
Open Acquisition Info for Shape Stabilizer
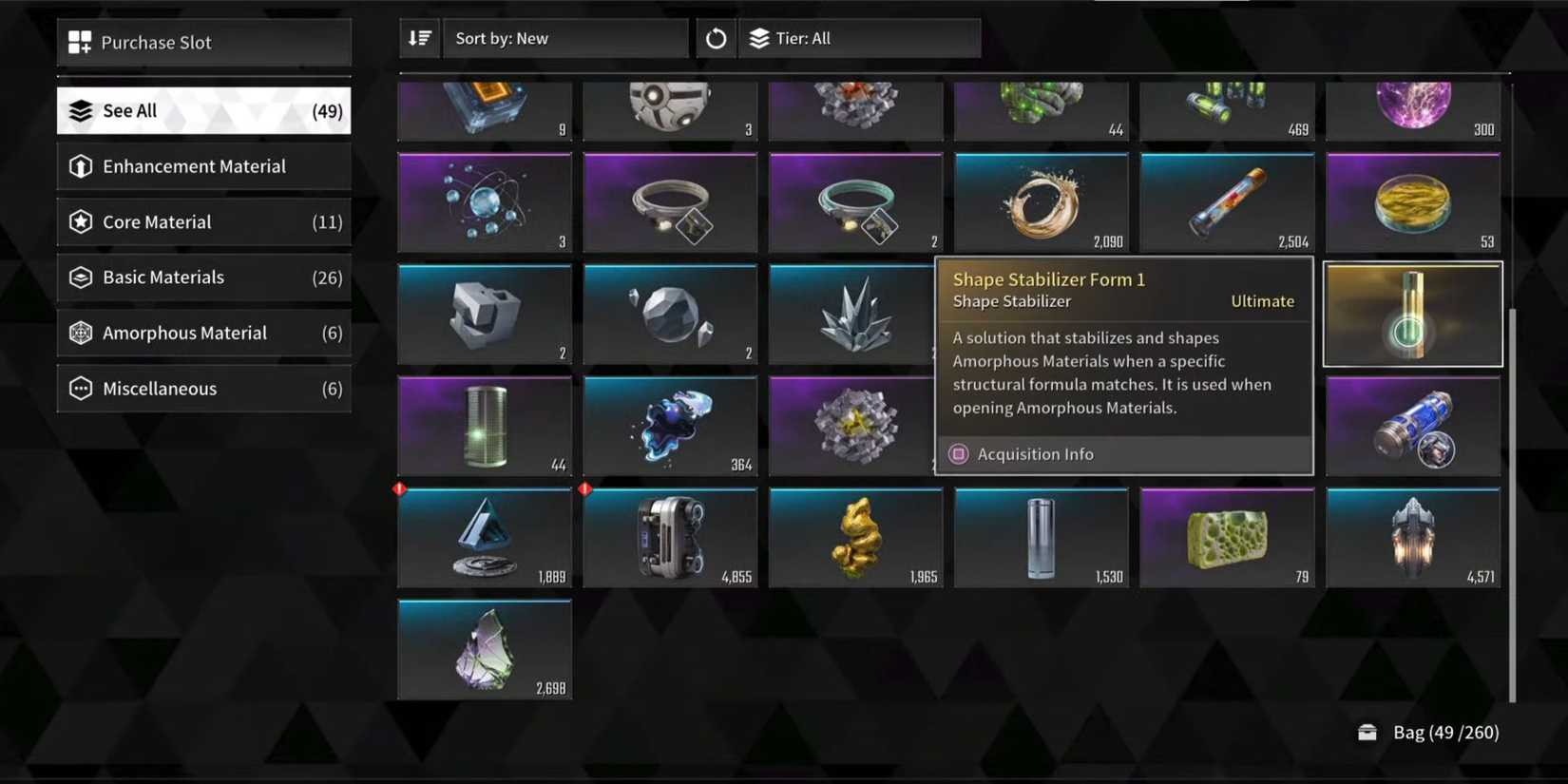tap(1035, 453)
